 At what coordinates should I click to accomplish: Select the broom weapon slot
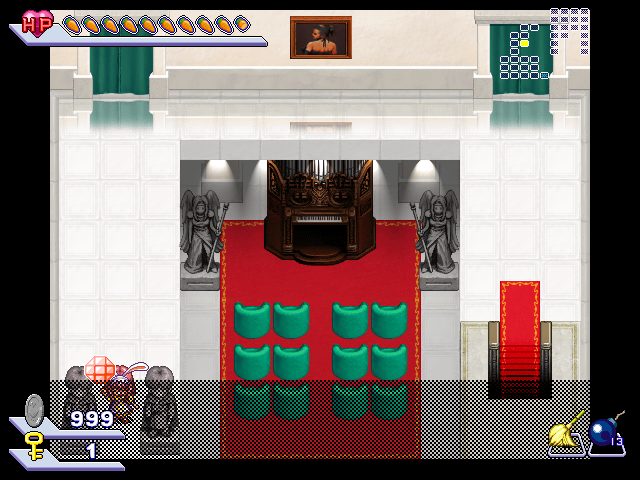pyautogui.click(x=565, y=432)
